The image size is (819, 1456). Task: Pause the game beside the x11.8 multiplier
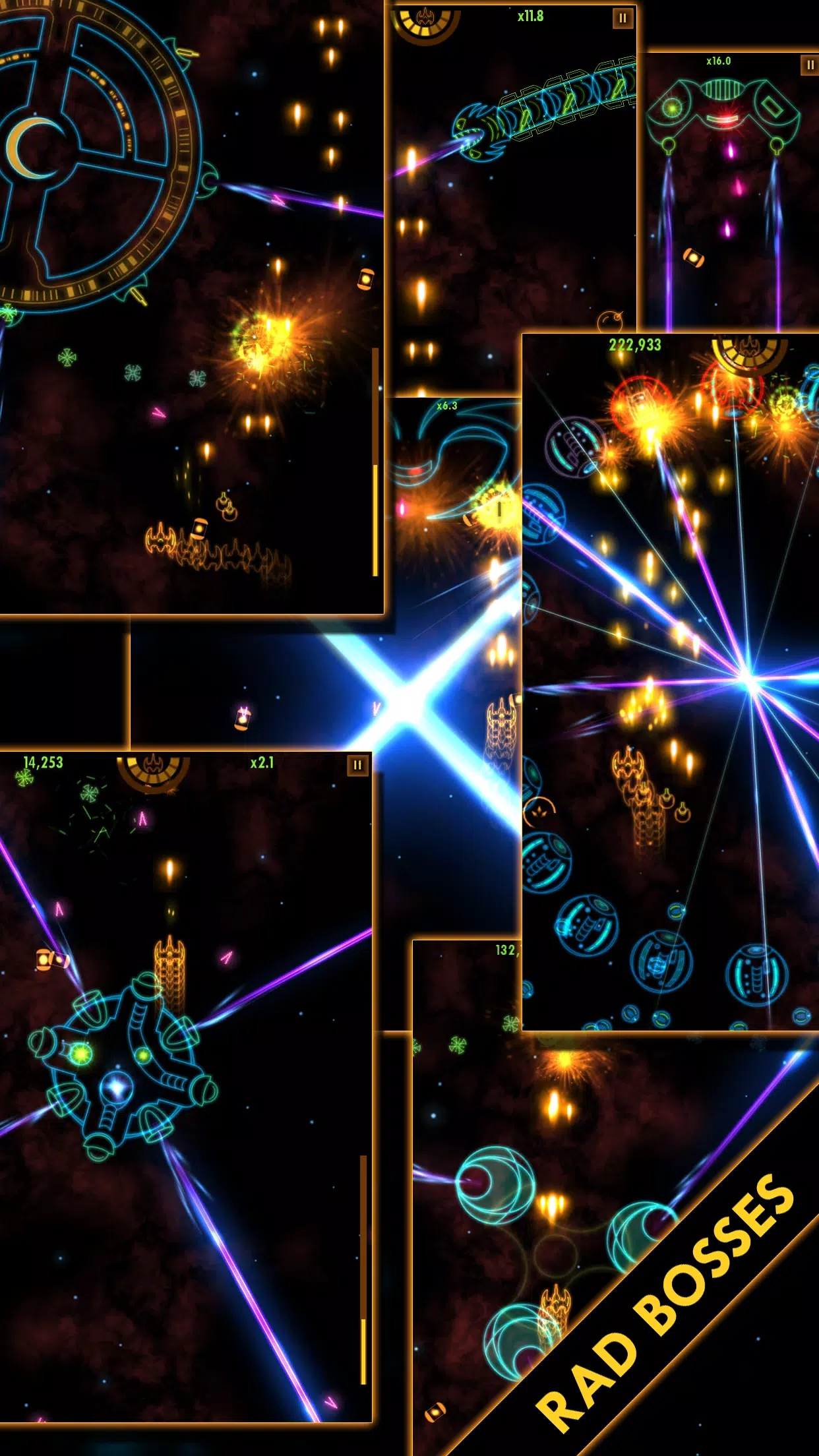622,18
